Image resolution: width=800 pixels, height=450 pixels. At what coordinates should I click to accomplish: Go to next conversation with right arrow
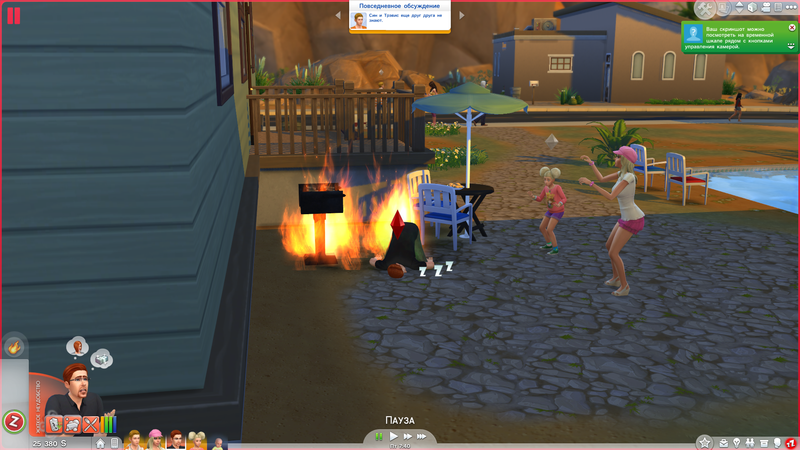(461, 15)
